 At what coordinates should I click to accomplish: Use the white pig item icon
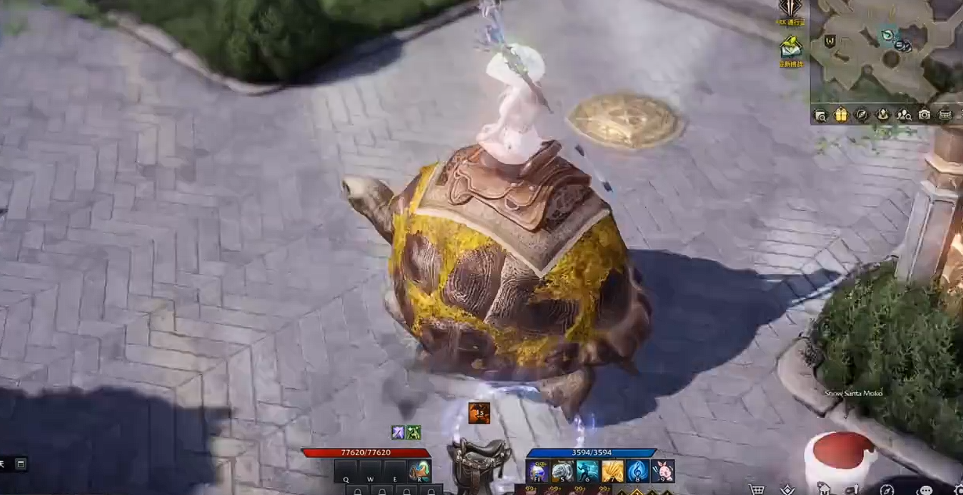662,471
